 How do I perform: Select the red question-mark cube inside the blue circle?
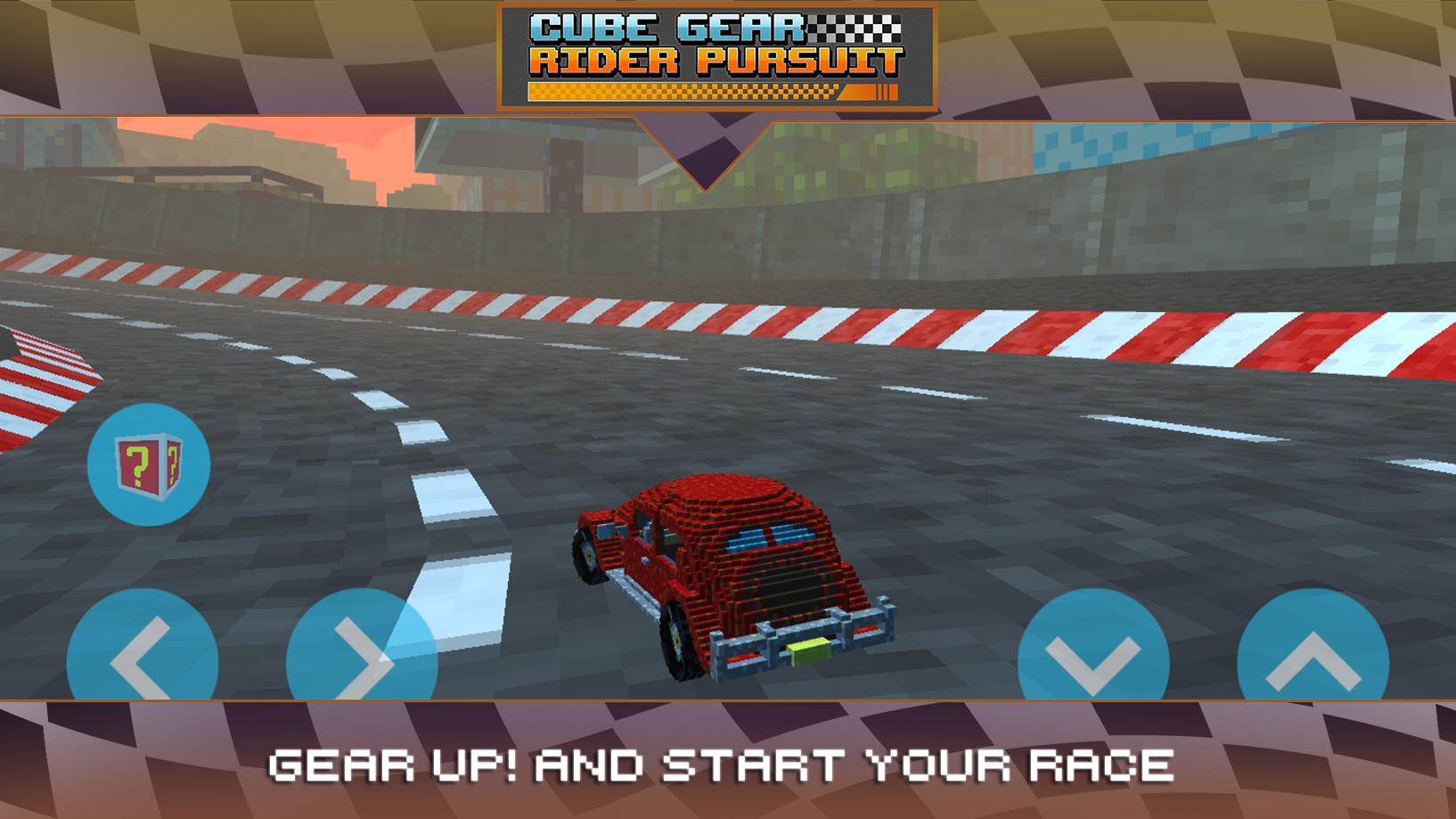pos(148,463)
